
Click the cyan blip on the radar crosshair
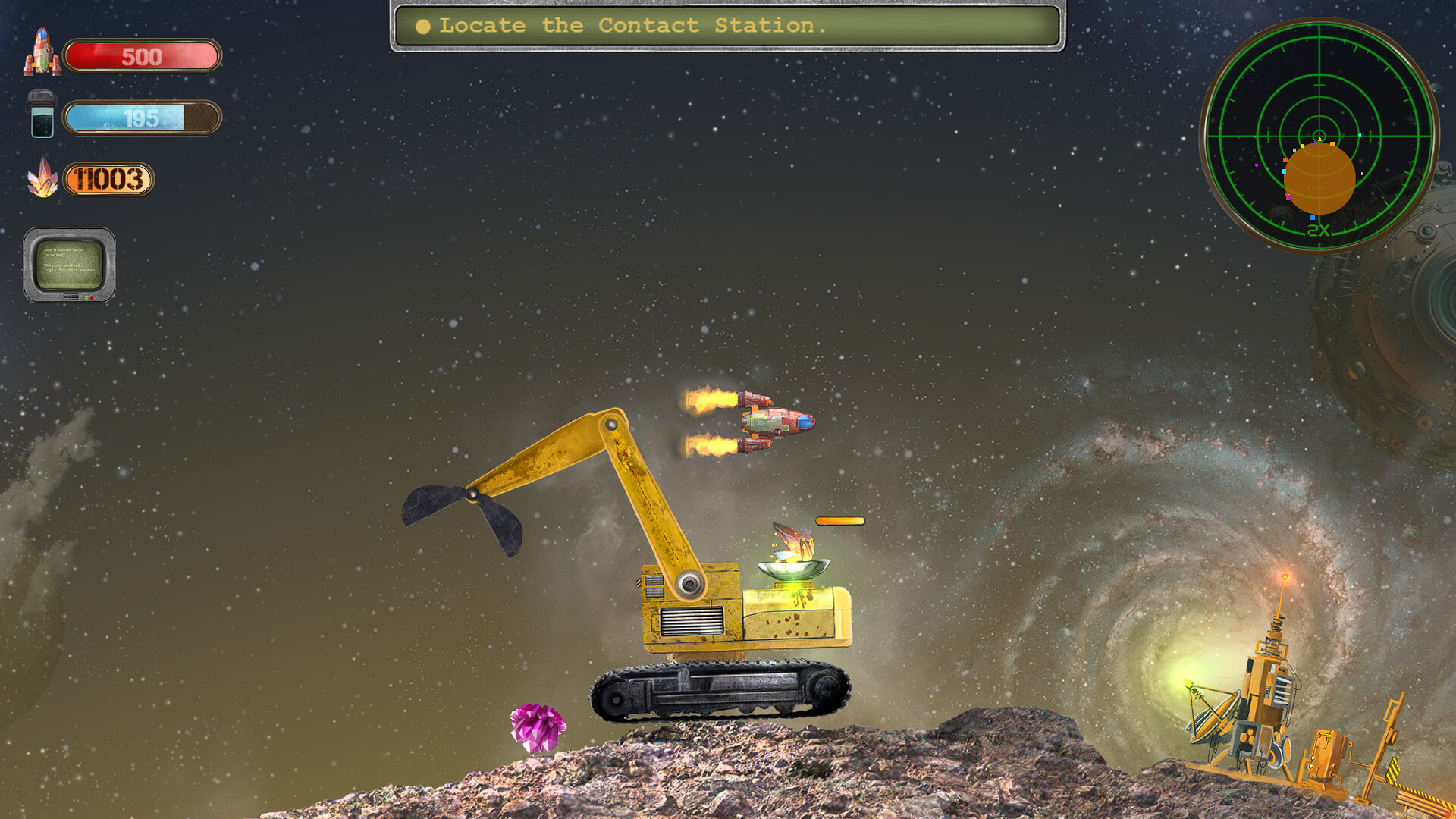pos(1360,135)
